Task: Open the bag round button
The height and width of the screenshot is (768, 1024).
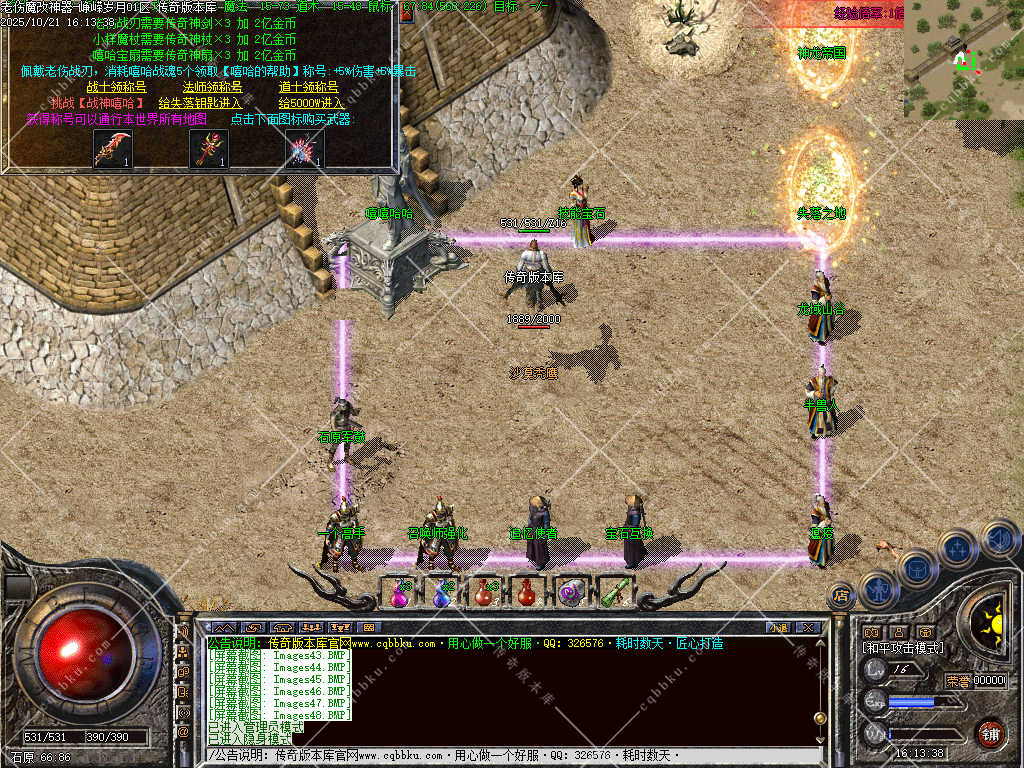Action: tap(917, 567)
